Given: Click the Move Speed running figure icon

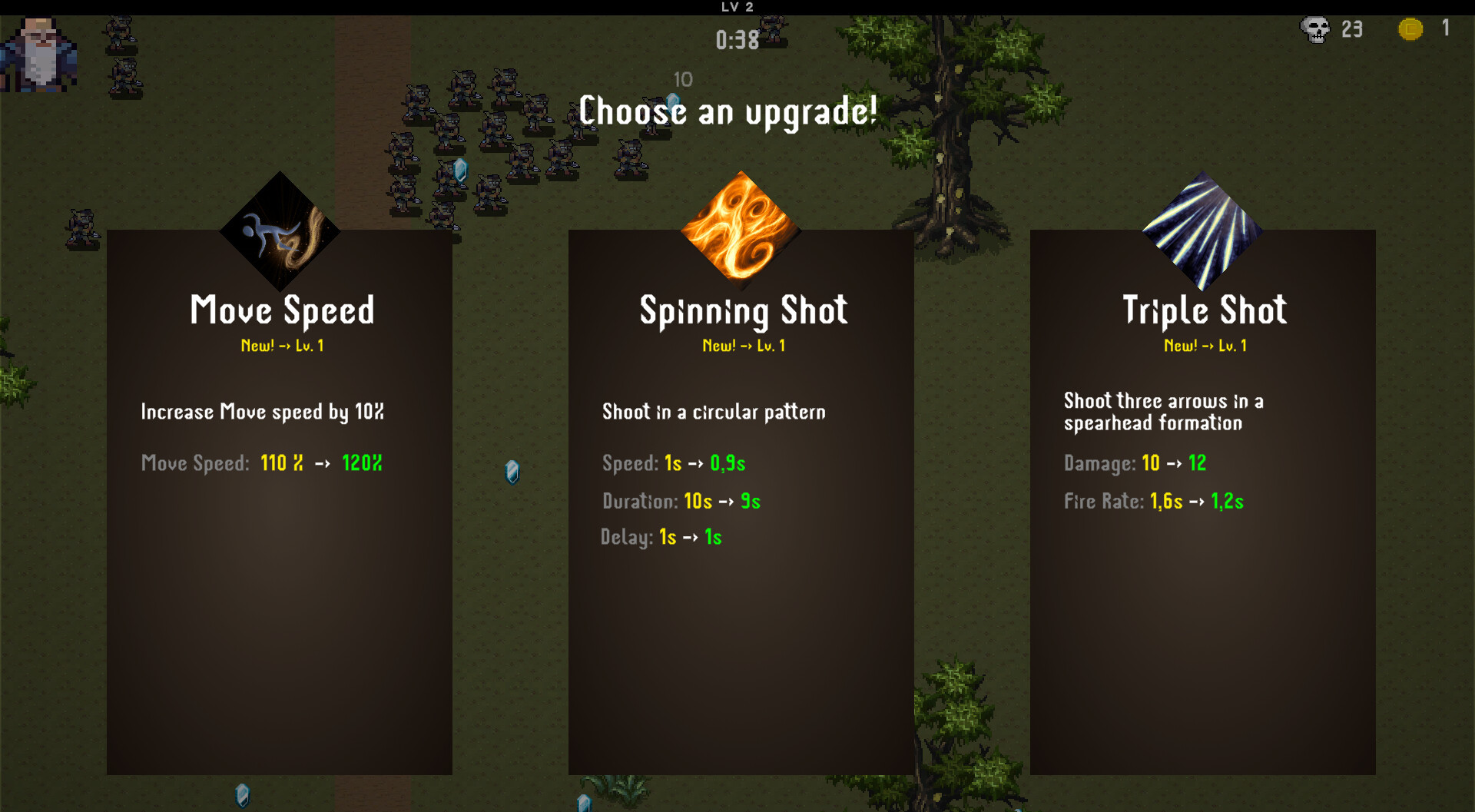Looking at the screenshot, I should (280, 231).
